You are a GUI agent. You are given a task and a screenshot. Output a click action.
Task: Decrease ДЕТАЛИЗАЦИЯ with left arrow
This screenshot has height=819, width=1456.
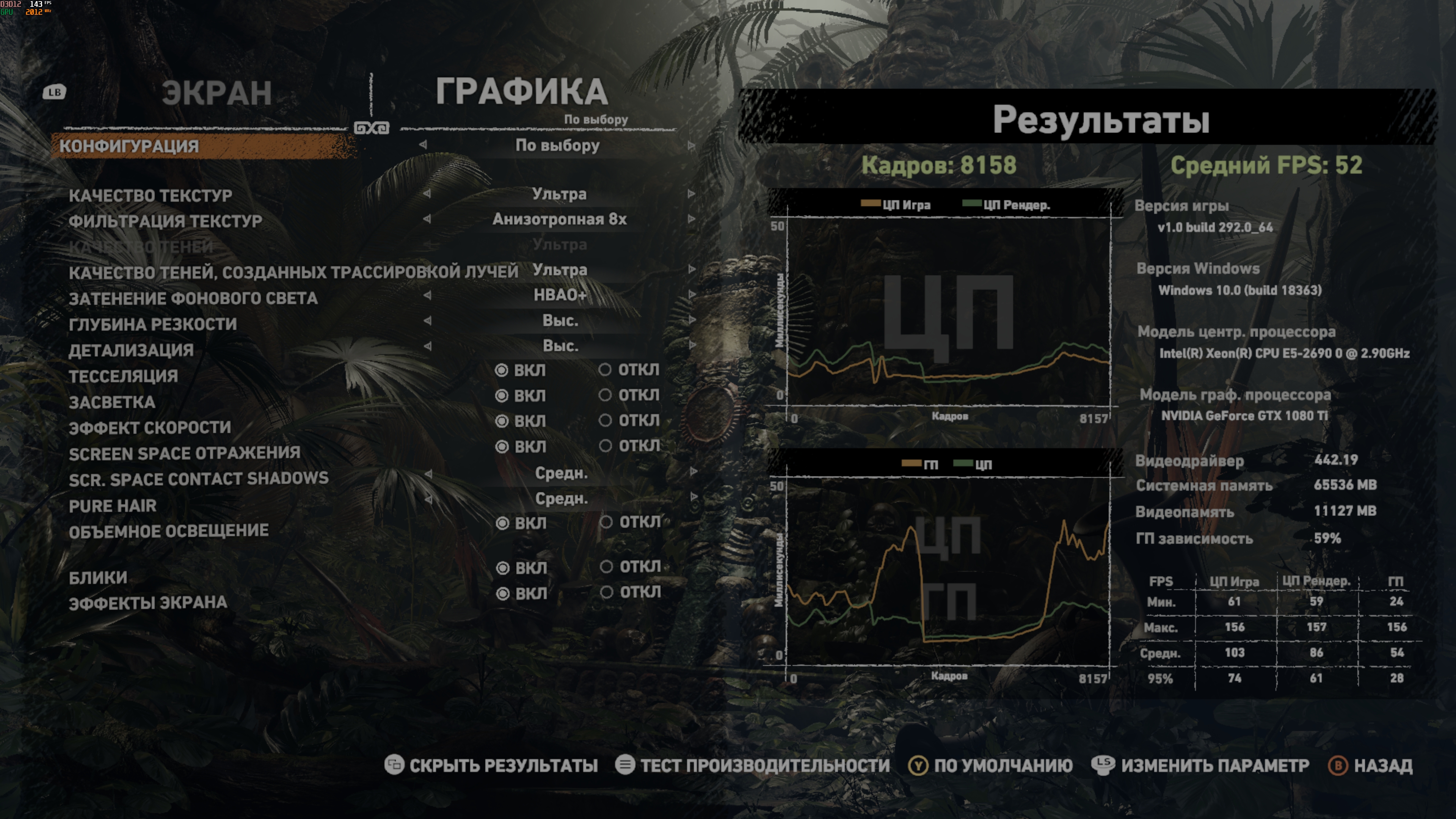coord(427,346)
